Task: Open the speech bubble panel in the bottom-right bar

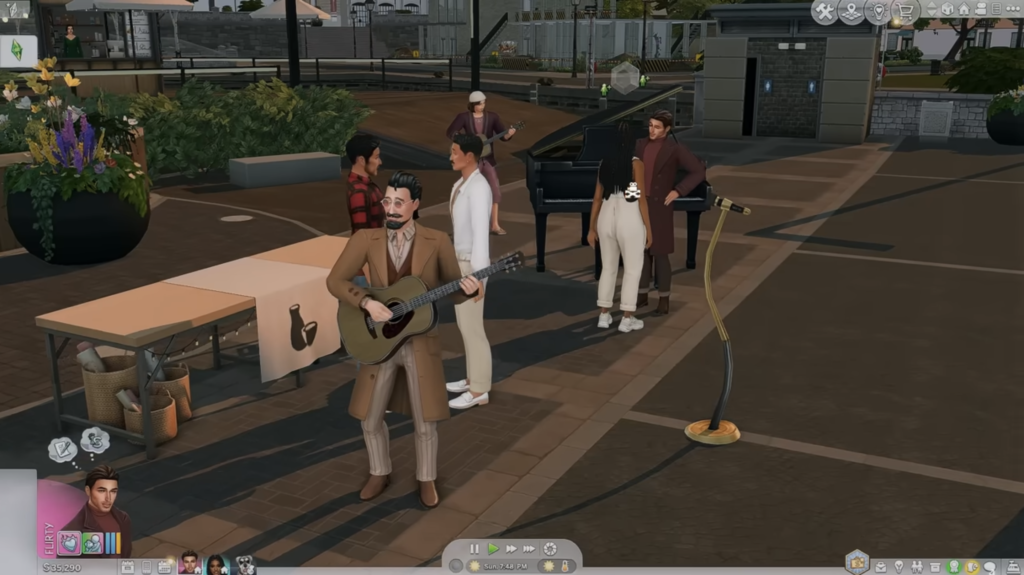Action: 990,567
